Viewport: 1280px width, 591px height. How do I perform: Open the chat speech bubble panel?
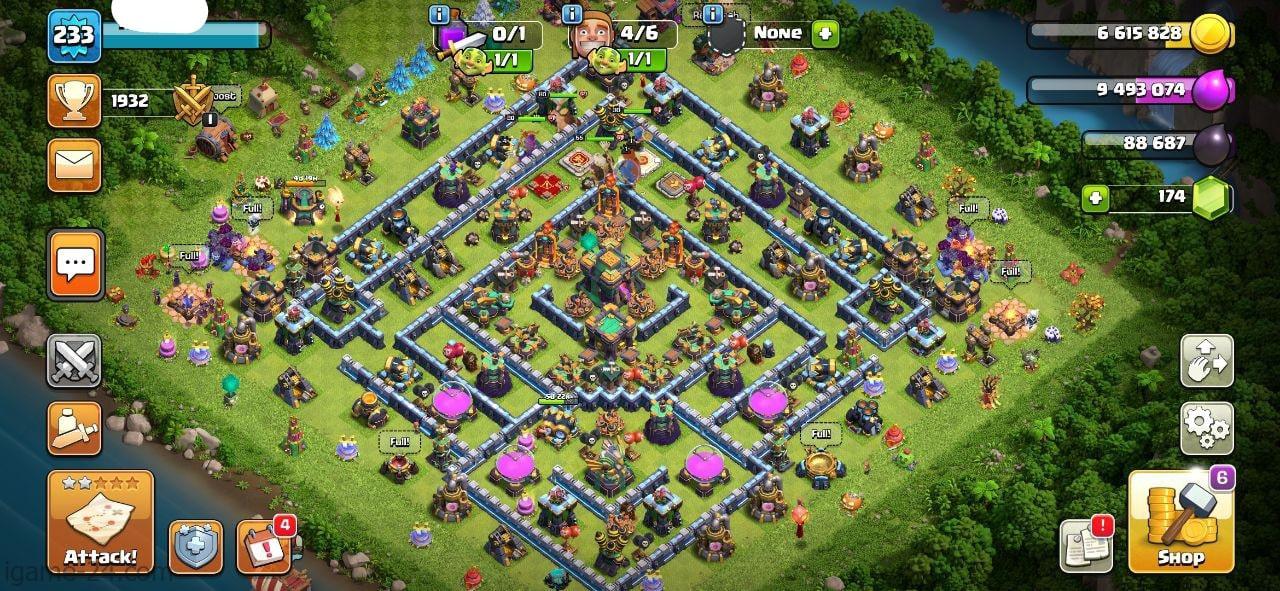pos(74,265)
